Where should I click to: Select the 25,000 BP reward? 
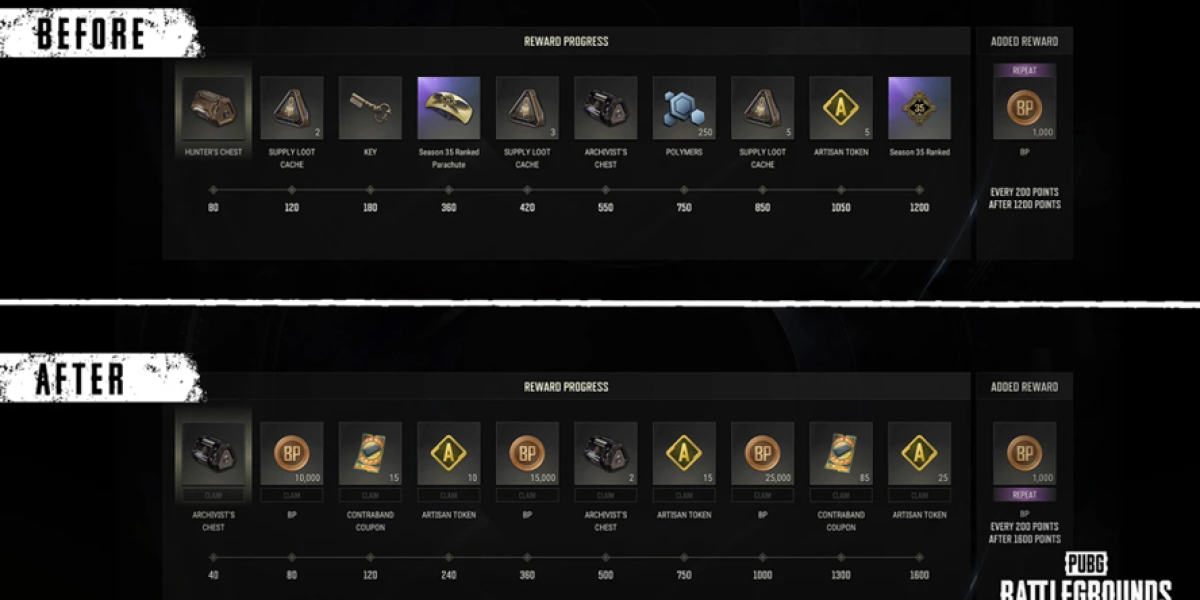pos(762,453)
